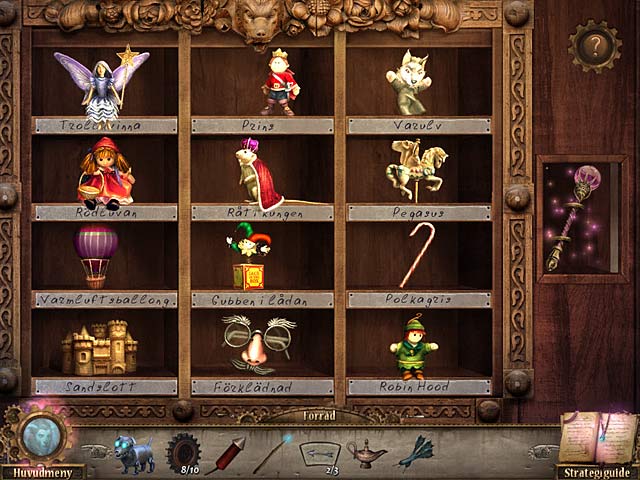Select the genie oil lamp item
The width and height of the screenshot is (640, 480).
tap(366, 452)
